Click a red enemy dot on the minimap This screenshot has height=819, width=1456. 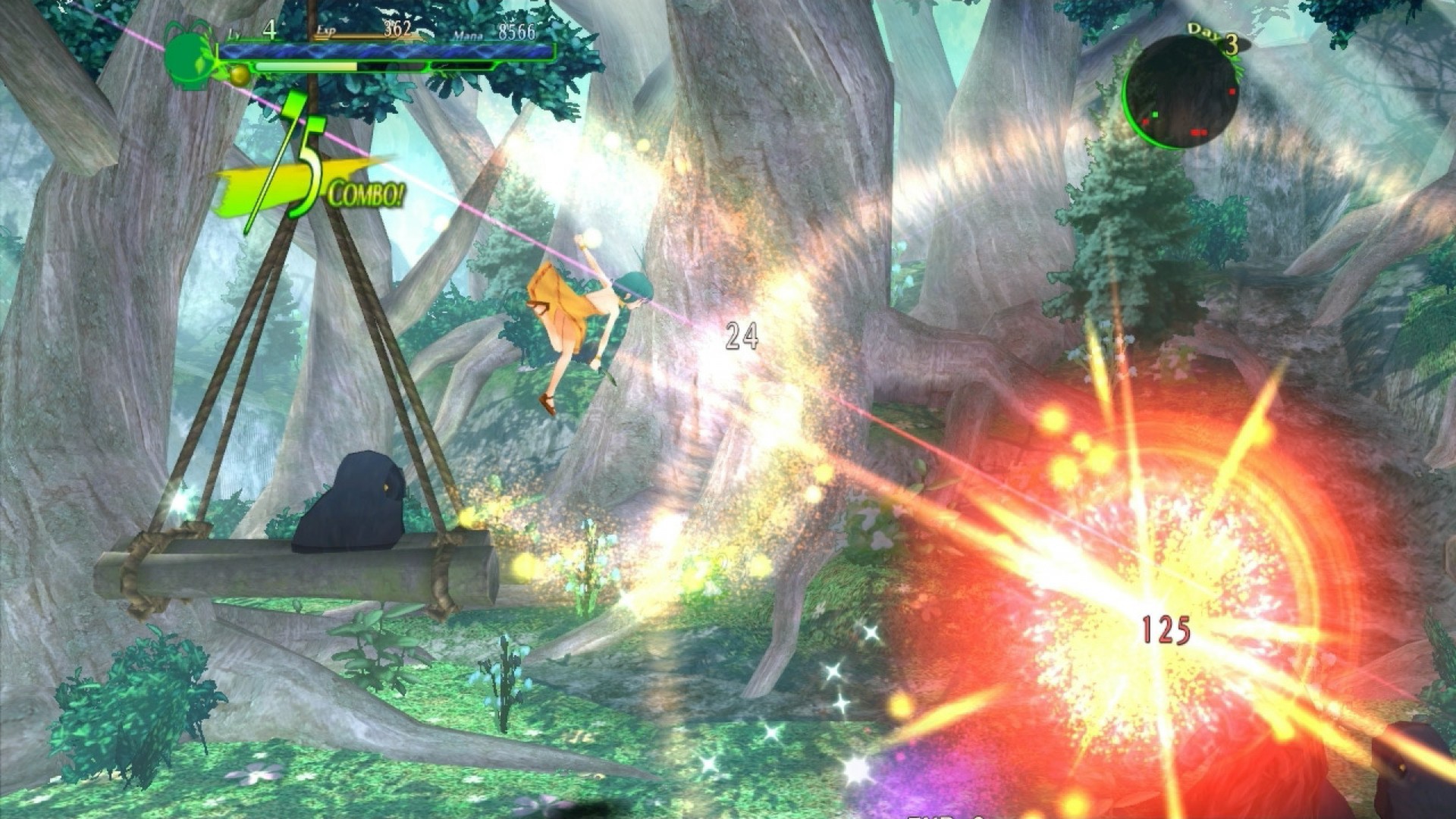1232,92
